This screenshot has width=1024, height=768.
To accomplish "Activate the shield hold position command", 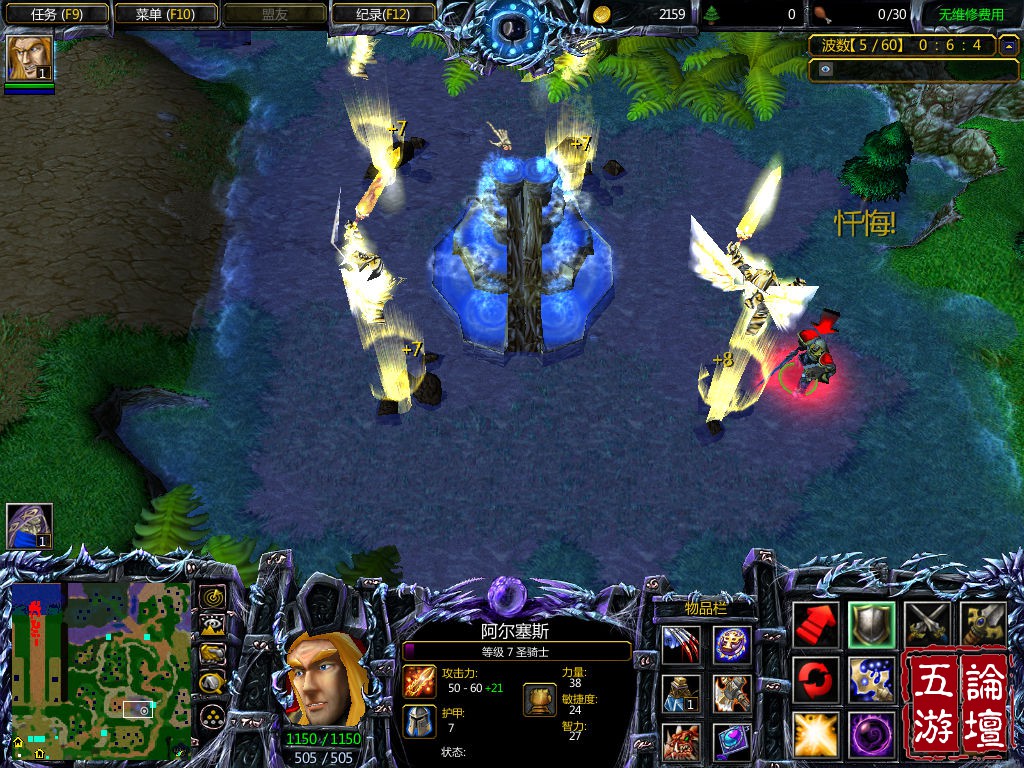I will [871, 625].
